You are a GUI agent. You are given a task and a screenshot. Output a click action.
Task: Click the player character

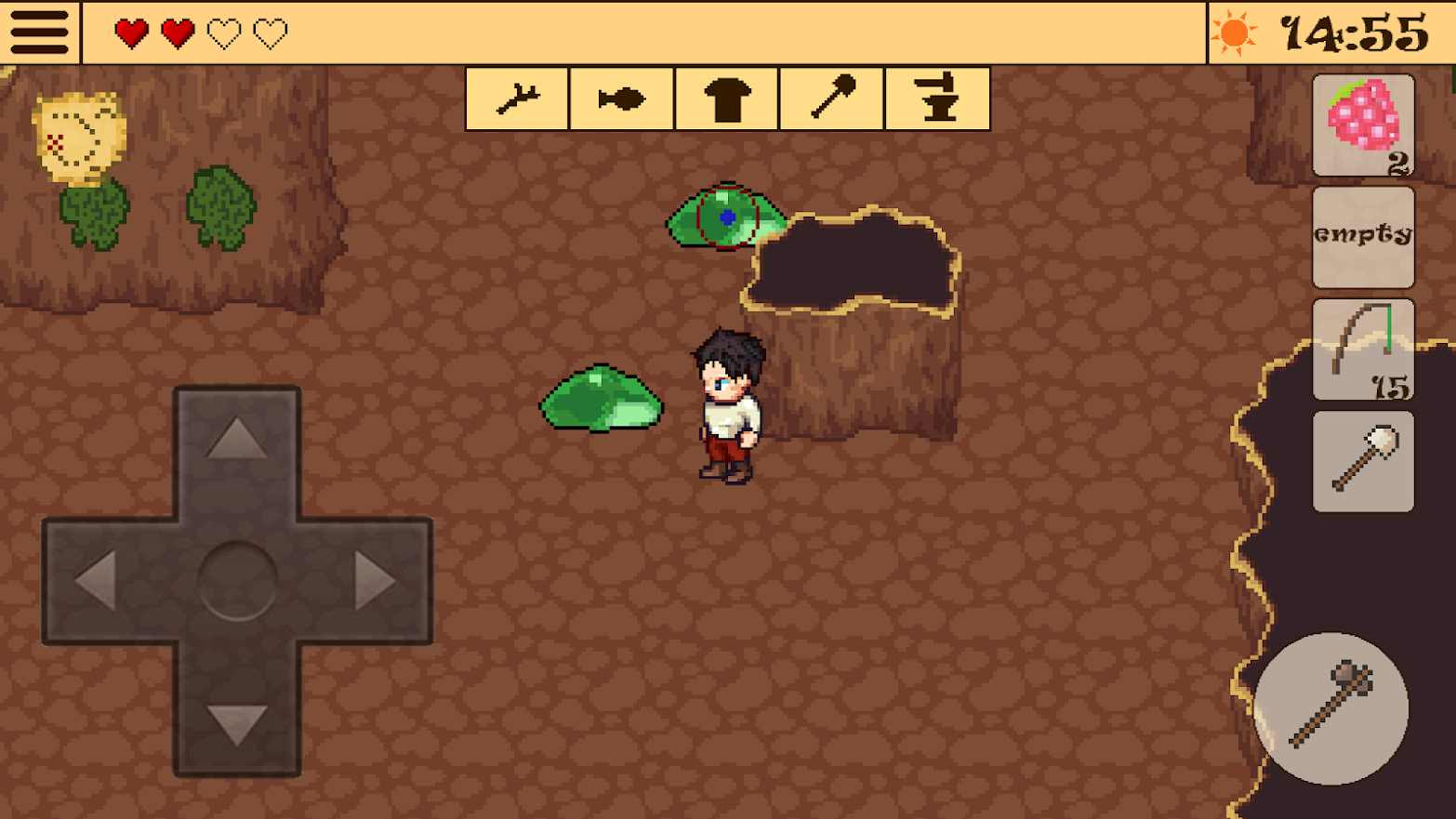tap(729, 404)
